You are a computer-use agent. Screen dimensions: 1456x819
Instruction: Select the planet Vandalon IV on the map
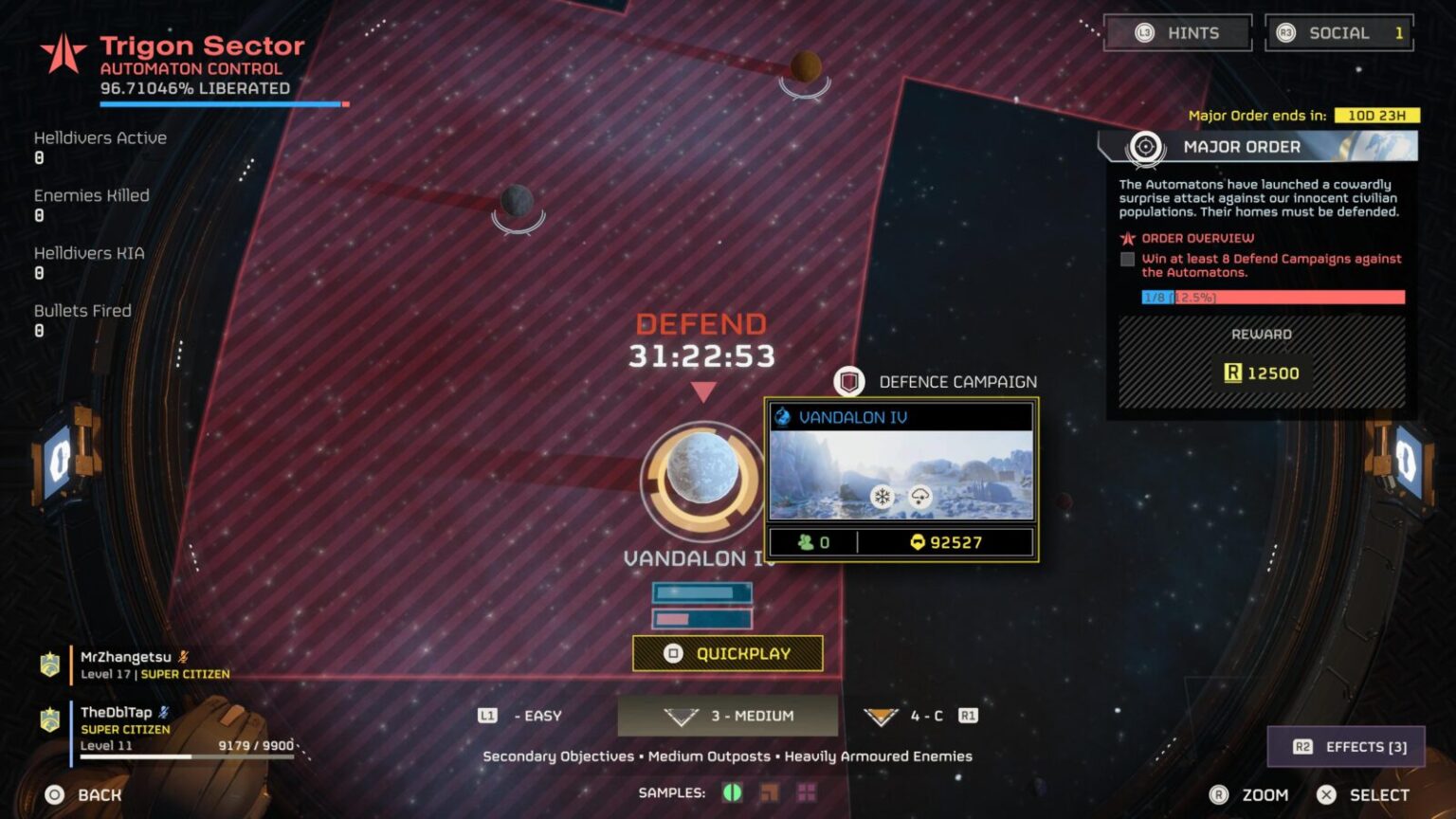701,469
